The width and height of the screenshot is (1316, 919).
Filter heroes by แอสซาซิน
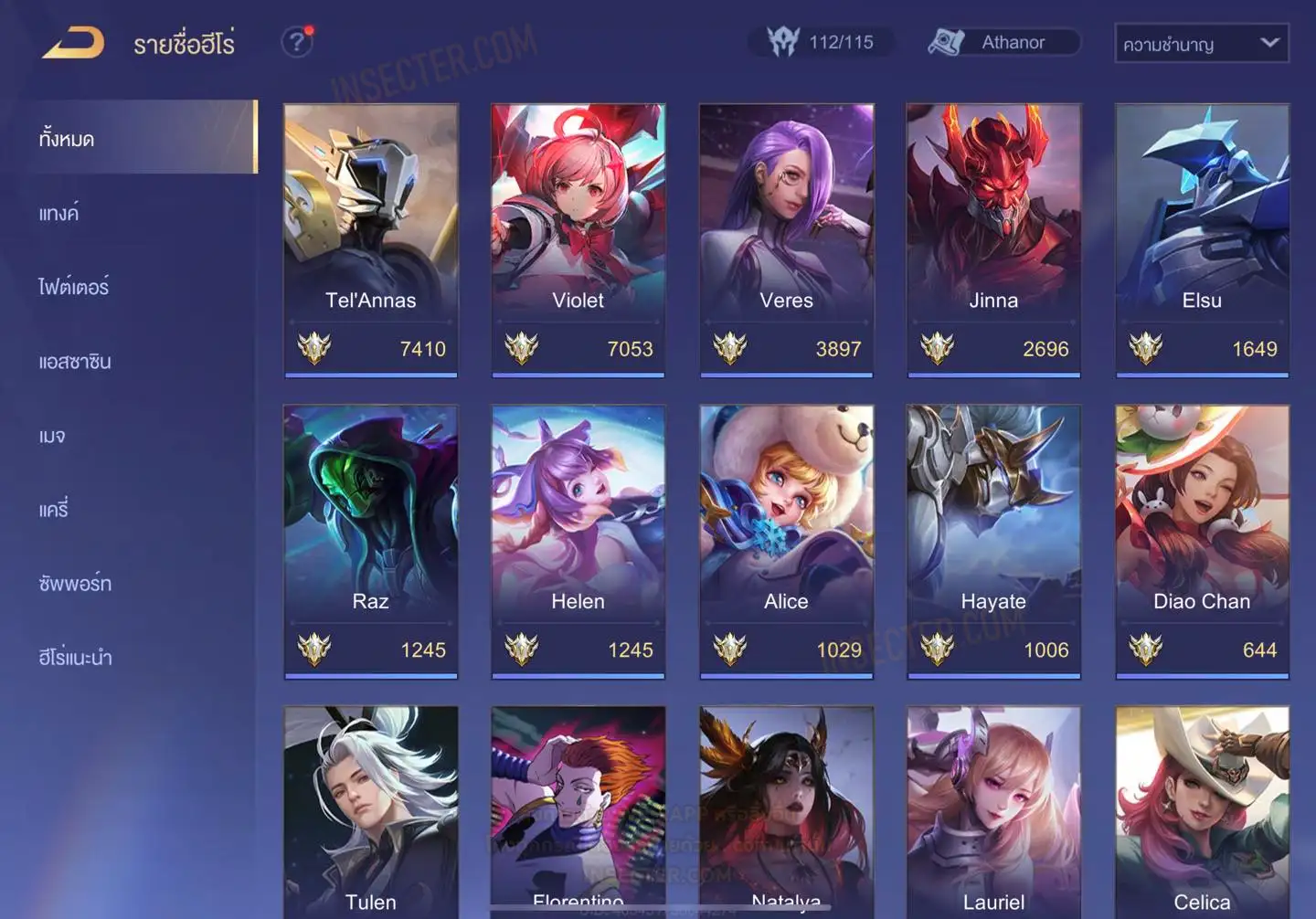pos(75,362)
